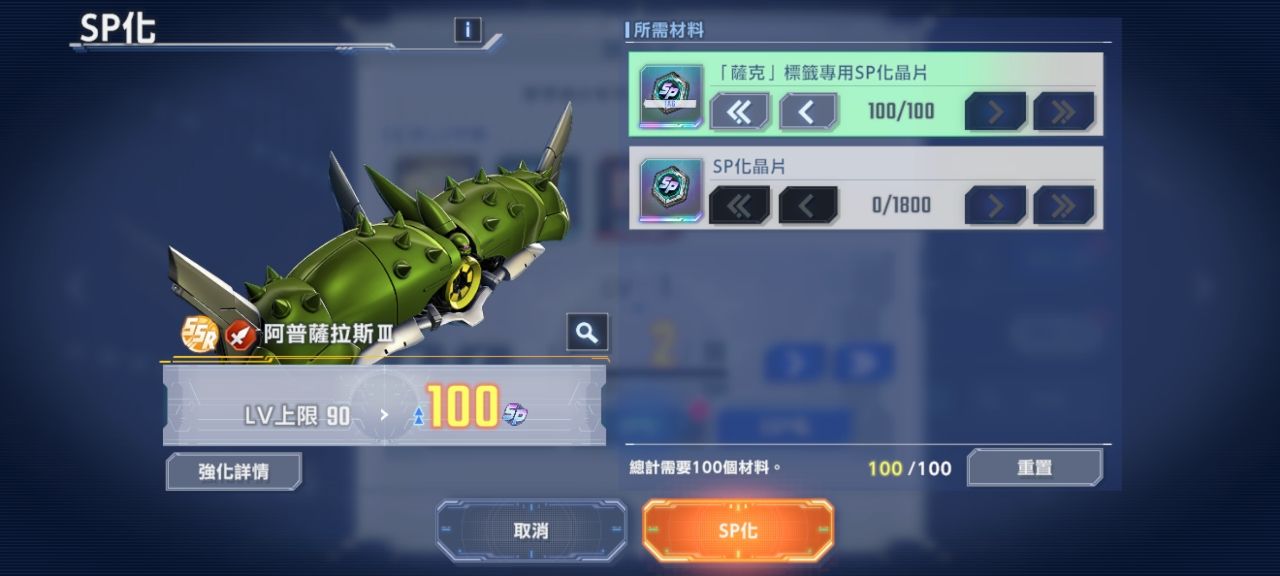Decrease generic SP化晶片 by one
The height and width of the screenshot is (576, 1280).
[x=808, y=205]
